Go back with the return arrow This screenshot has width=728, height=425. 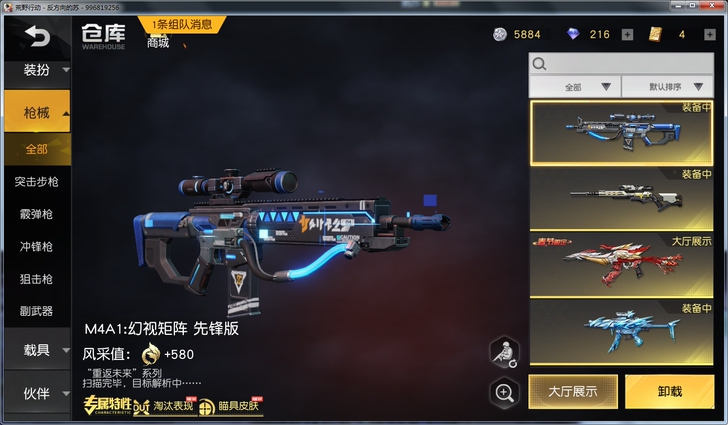point(37,38)
